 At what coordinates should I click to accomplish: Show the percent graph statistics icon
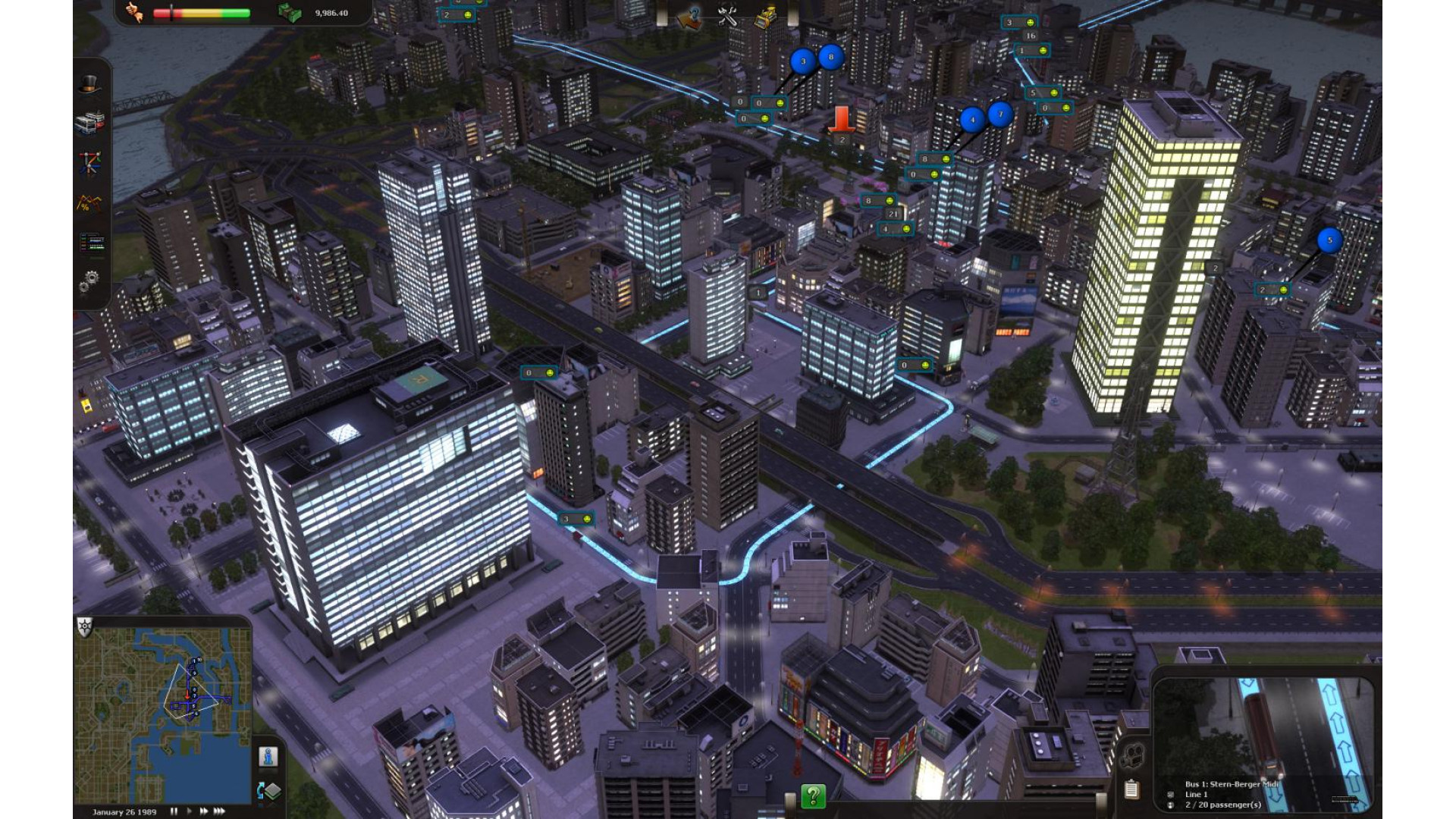pos(89,203)
